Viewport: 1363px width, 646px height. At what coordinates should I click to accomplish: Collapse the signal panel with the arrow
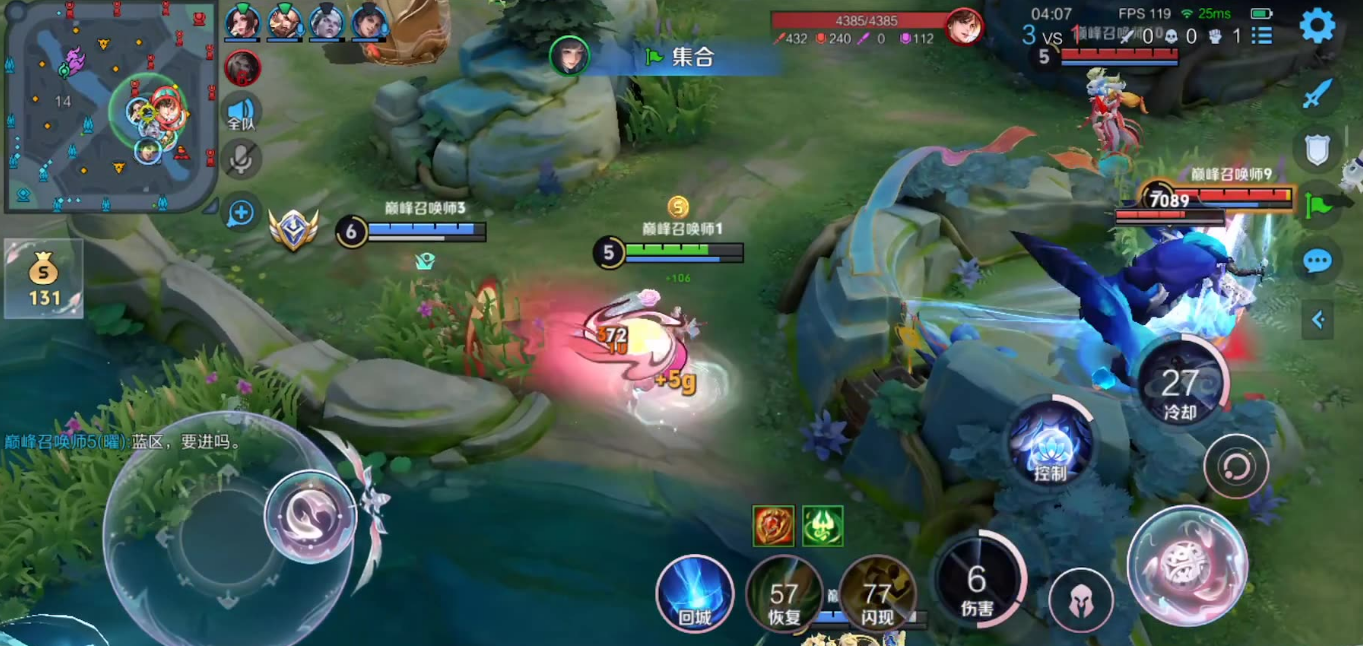[1318, 320]
